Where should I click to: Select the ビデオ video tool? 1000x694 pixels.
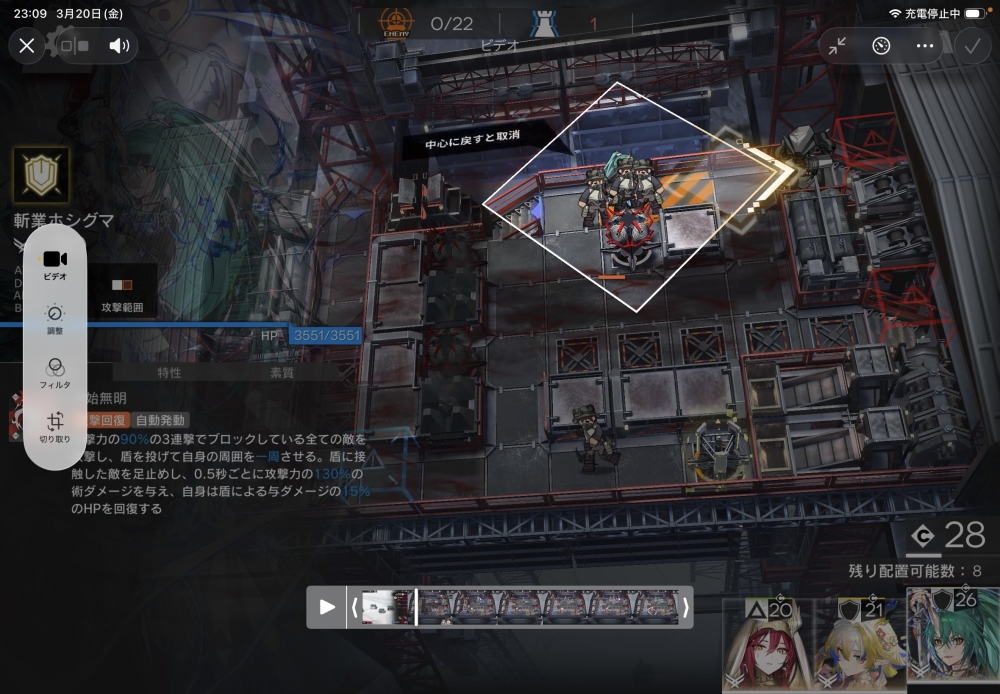click(55, 265)
